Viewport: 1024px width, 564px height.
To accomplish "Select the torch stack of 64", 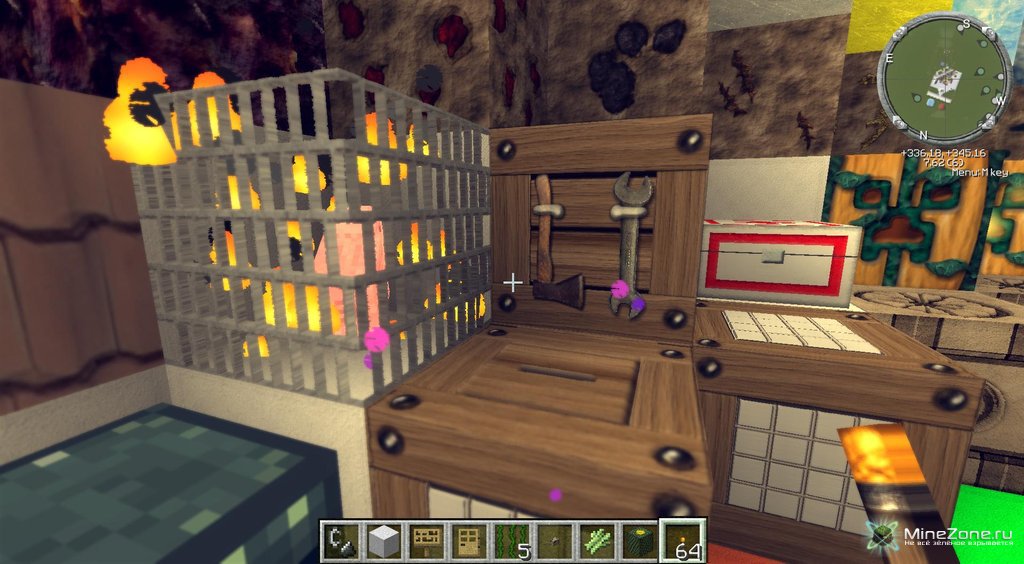I will [685, 541].
